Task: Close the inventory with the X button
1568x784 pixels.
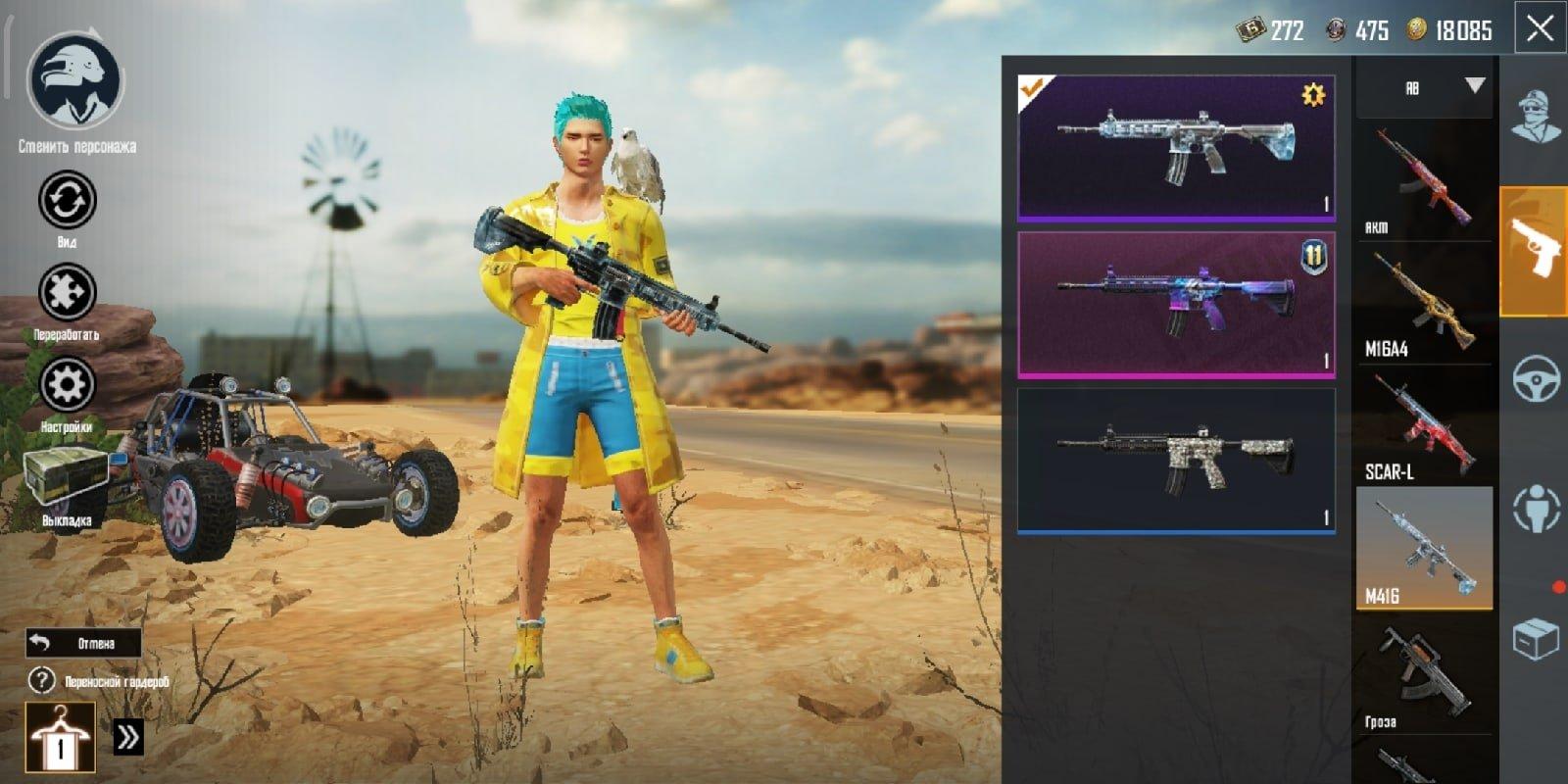Action: click(1540, 28)
